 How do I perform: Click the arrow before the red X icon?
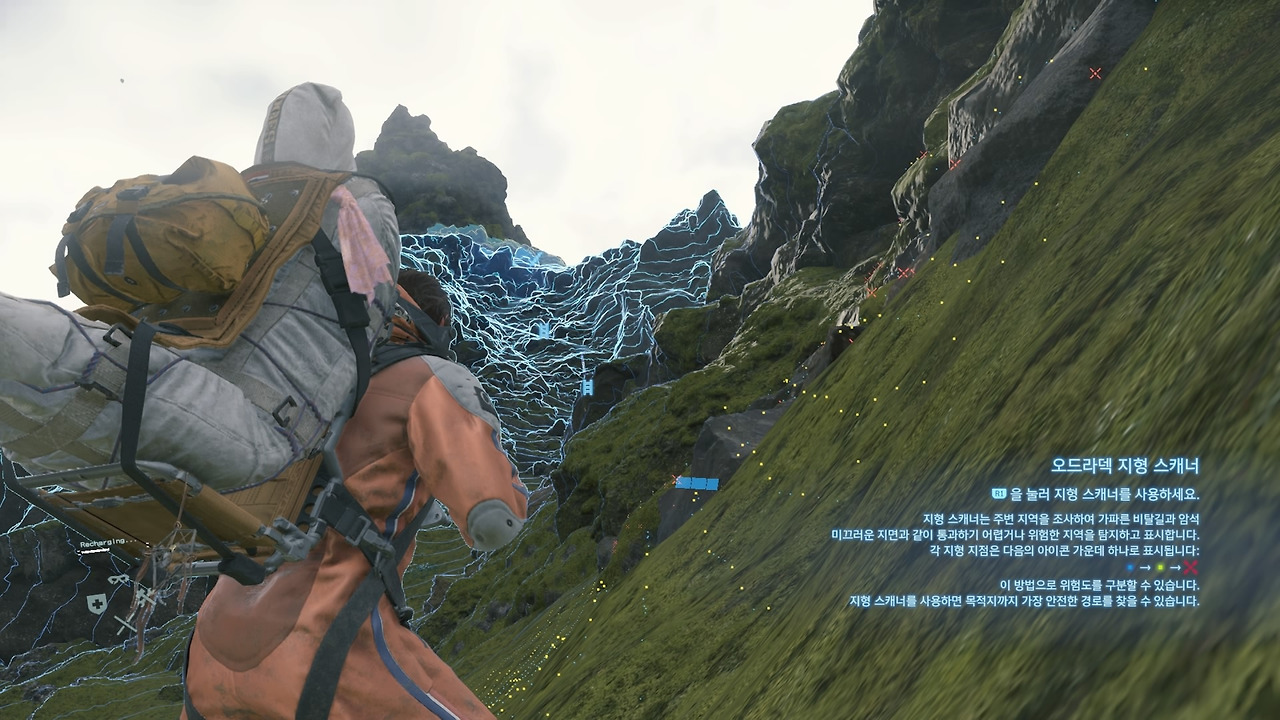(x=1176, y=567)
